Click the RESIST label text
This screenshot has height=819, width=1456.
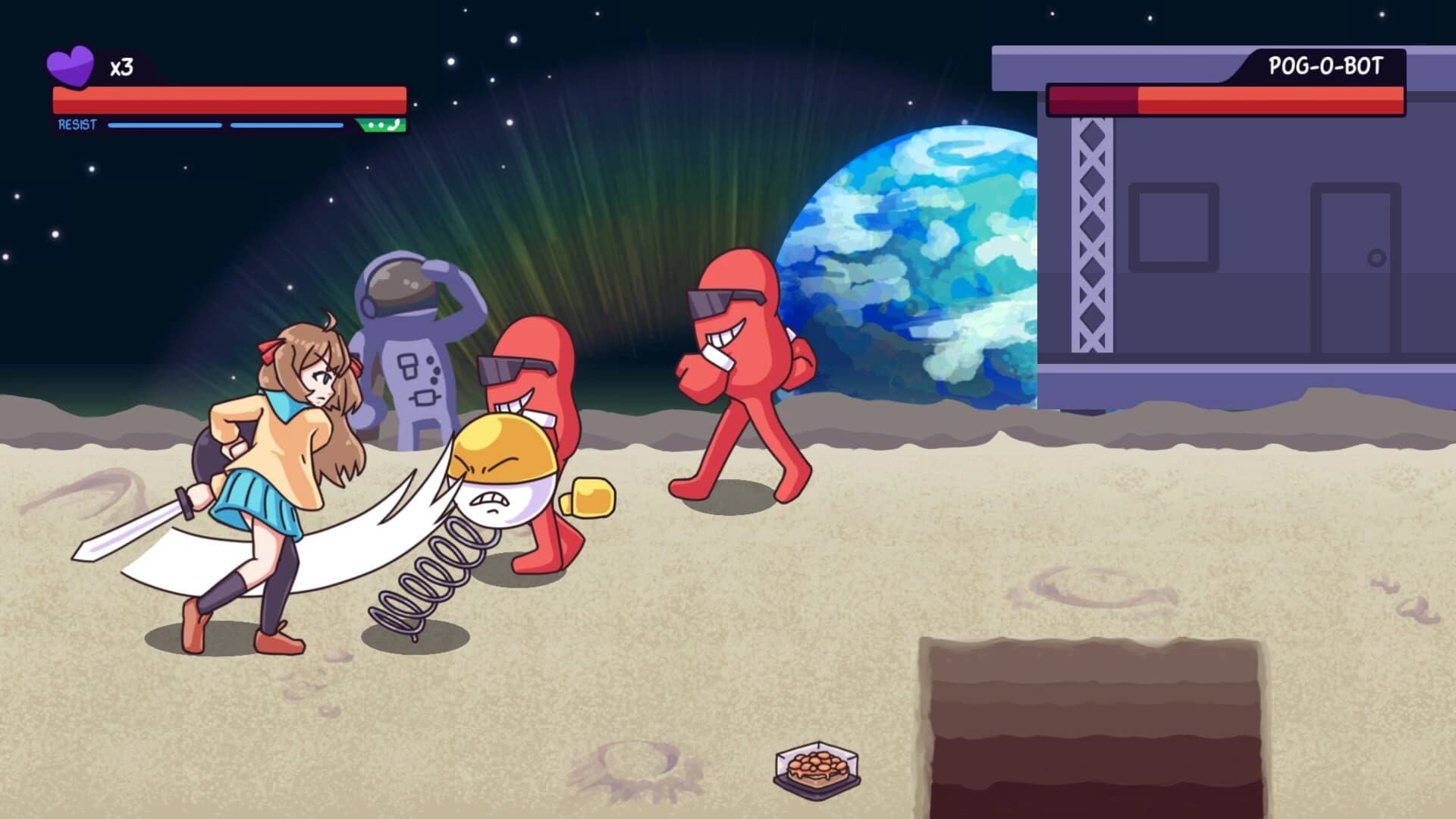coord(76,124)
